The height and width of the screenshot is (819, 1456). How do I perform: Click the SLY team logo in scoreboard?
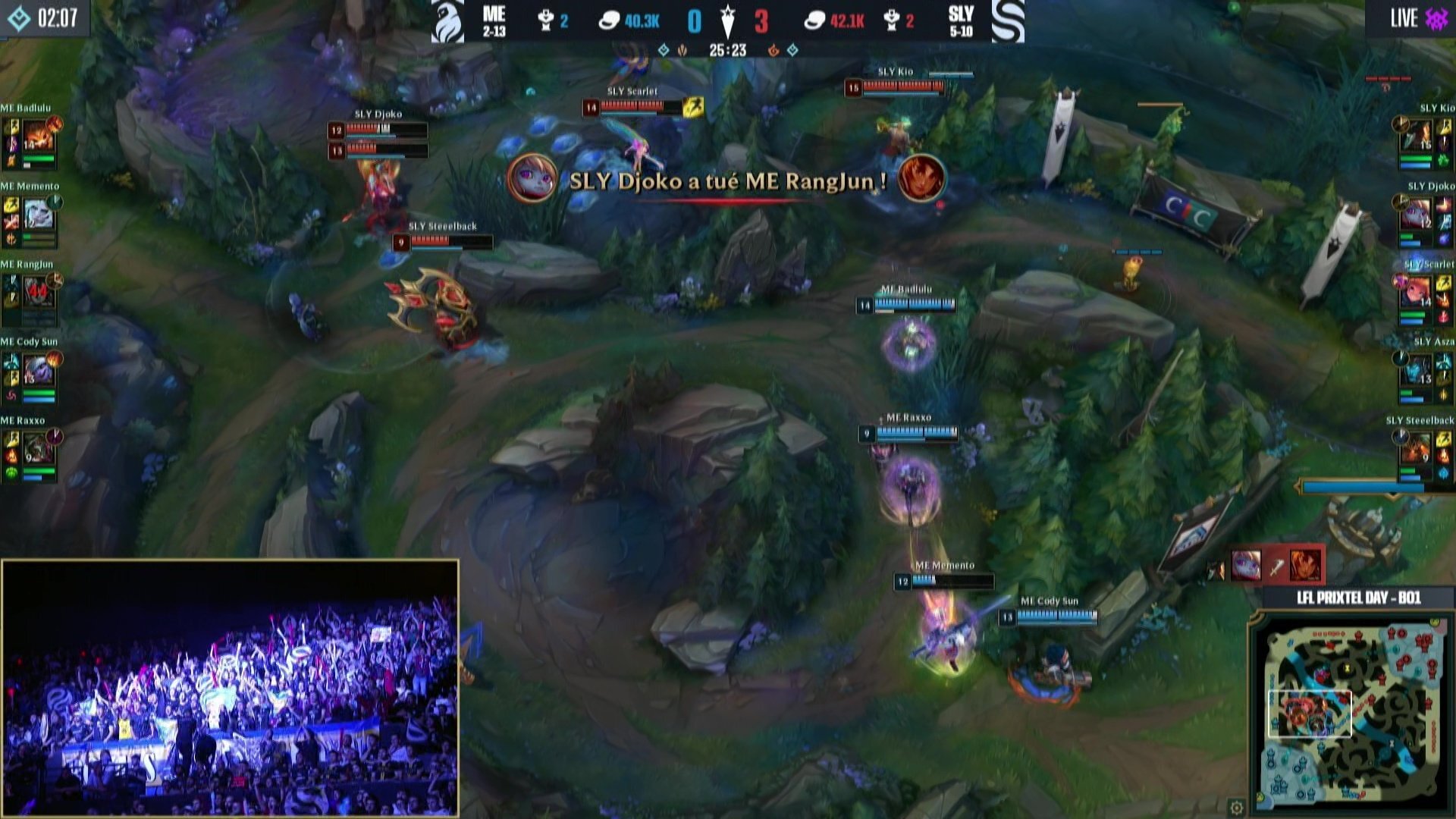[1008, 21]
